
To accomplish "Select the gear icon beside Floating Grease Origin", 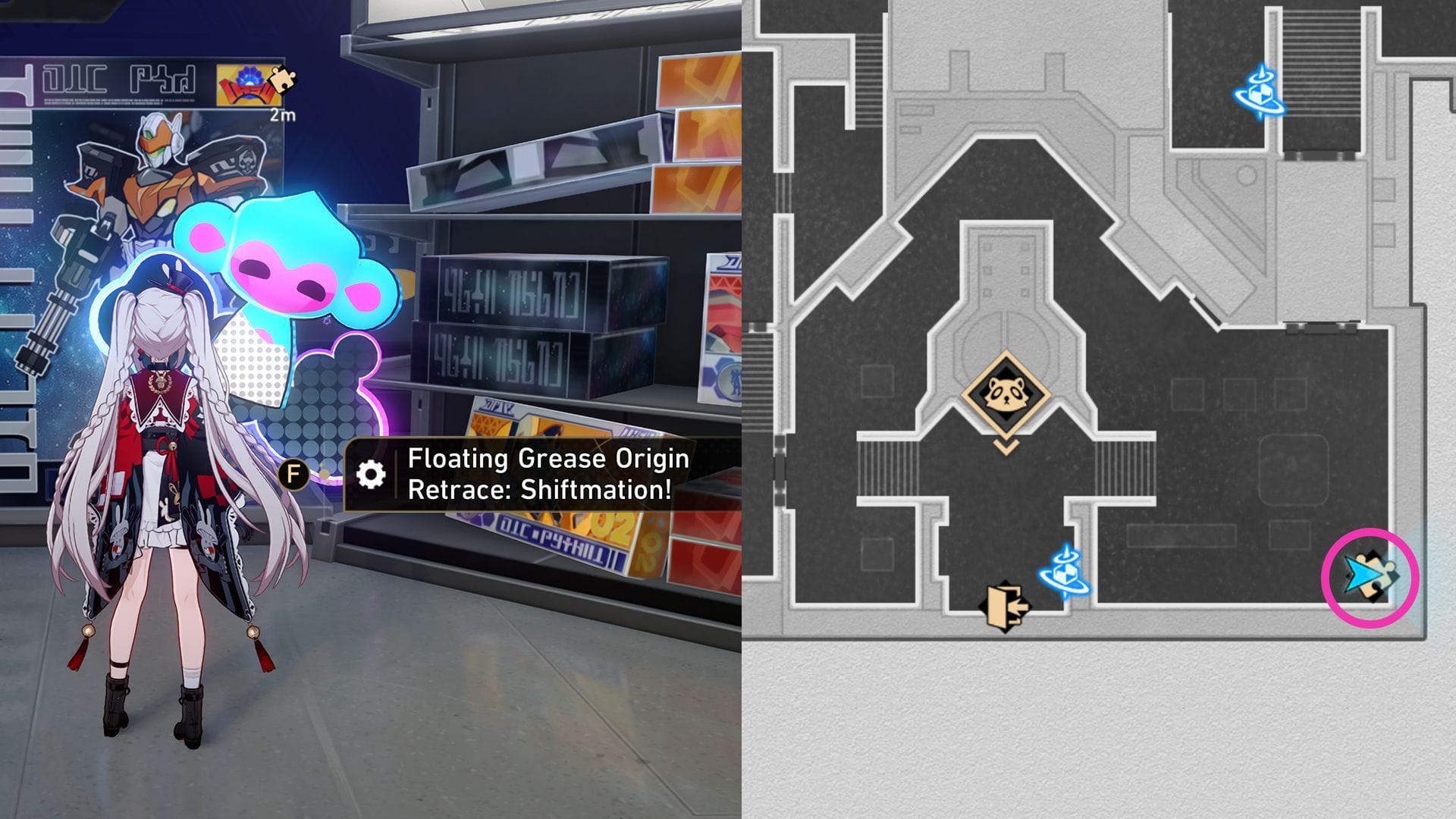I will tap(370, 474).
